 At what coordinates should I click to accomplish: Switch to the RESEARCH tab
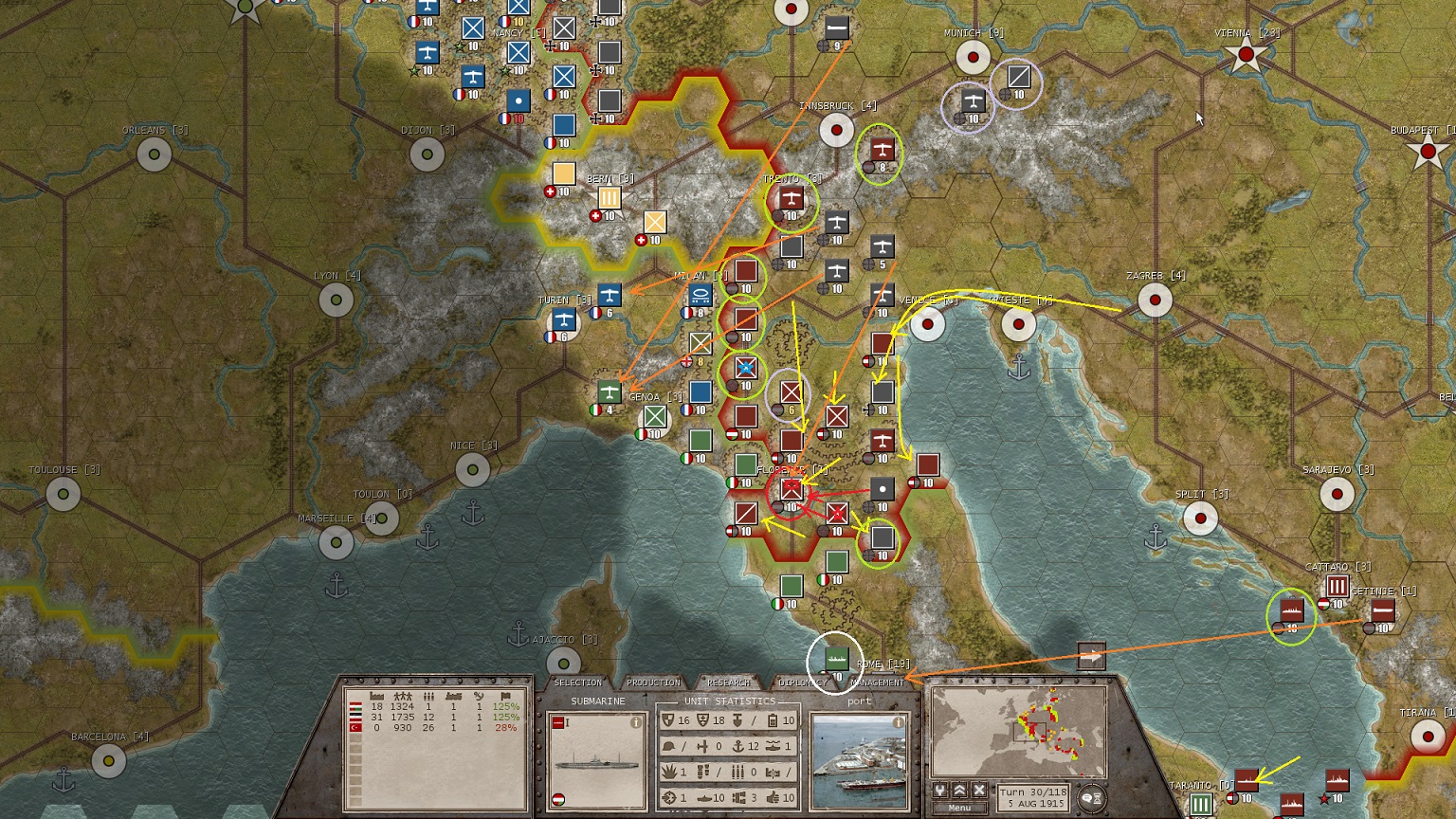(727, 682)
